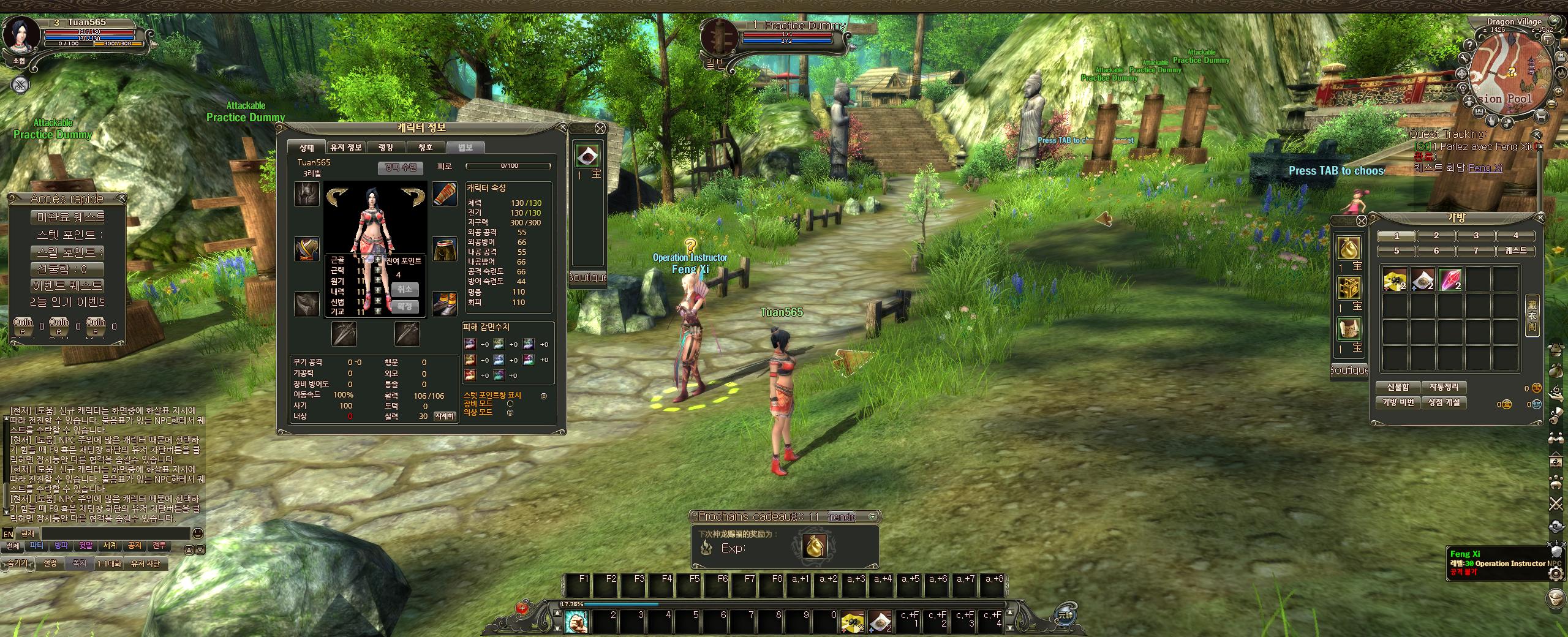This screenshot has height=637, width=1568.
Task: Open the 랭킹 tab in character window
Action: tap(386, 148)
